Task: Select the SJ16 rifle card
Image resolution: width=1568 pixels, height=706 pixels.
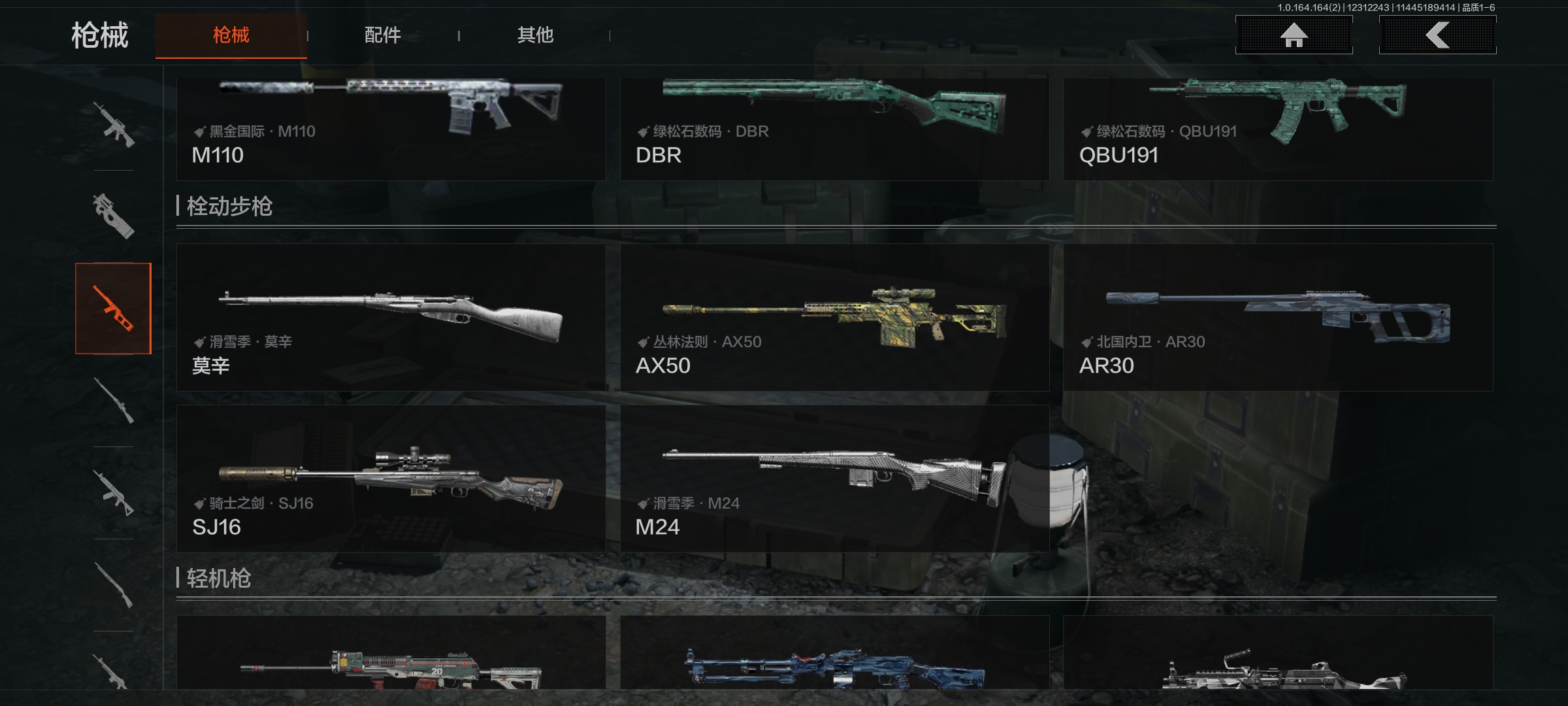Action: [391, 479]
